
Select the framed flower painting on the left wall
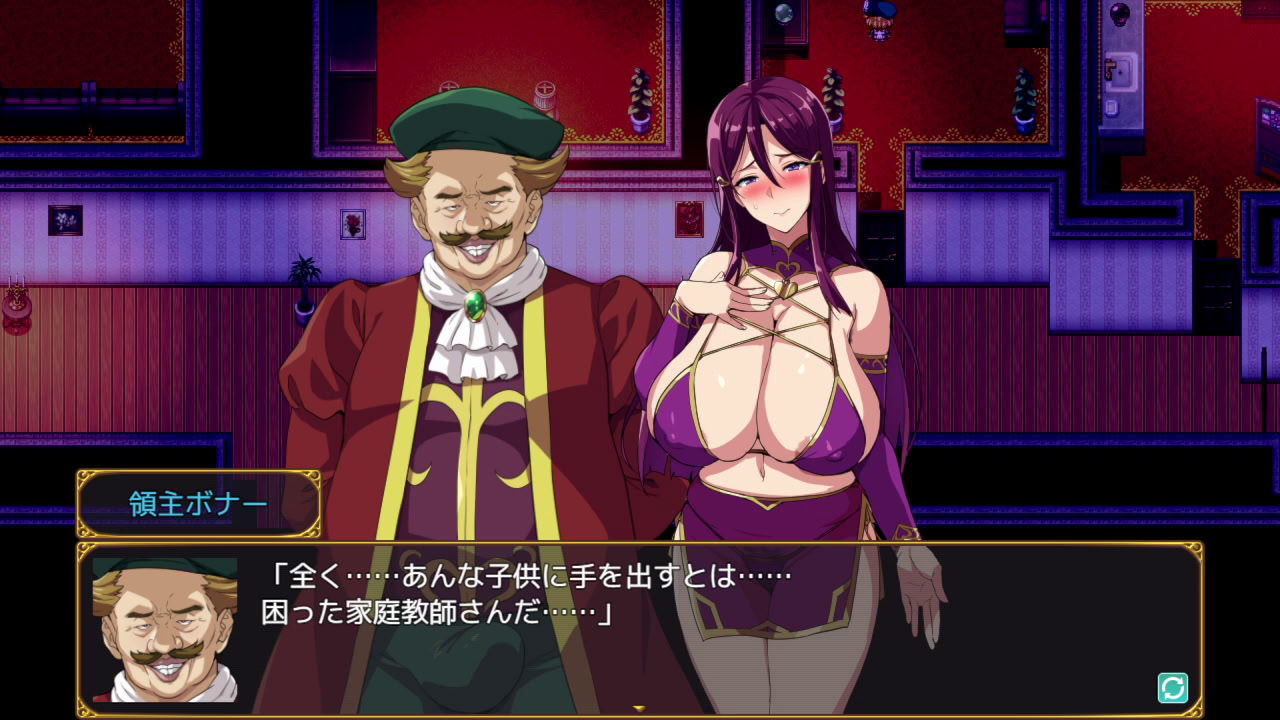coord(65,220)
